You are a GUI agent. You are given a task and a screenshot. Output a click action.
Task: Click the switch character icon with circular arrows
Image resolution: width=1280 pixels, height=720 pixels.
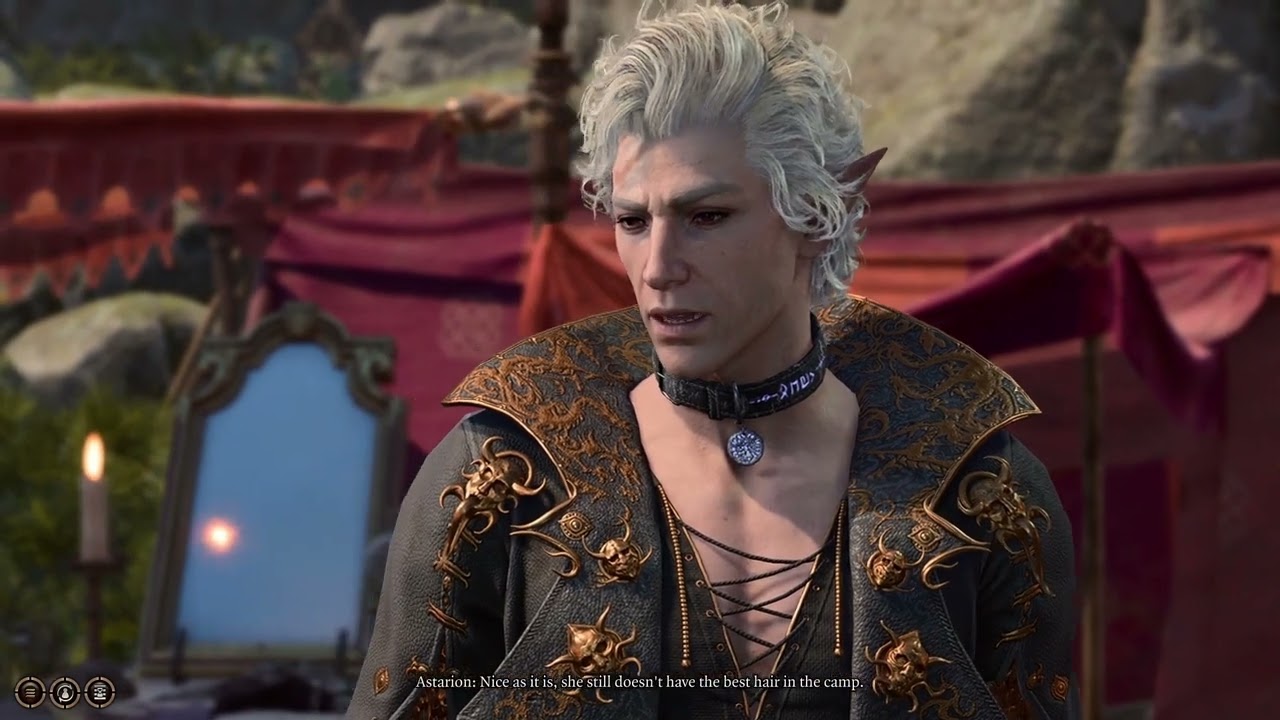coord(65,691)
